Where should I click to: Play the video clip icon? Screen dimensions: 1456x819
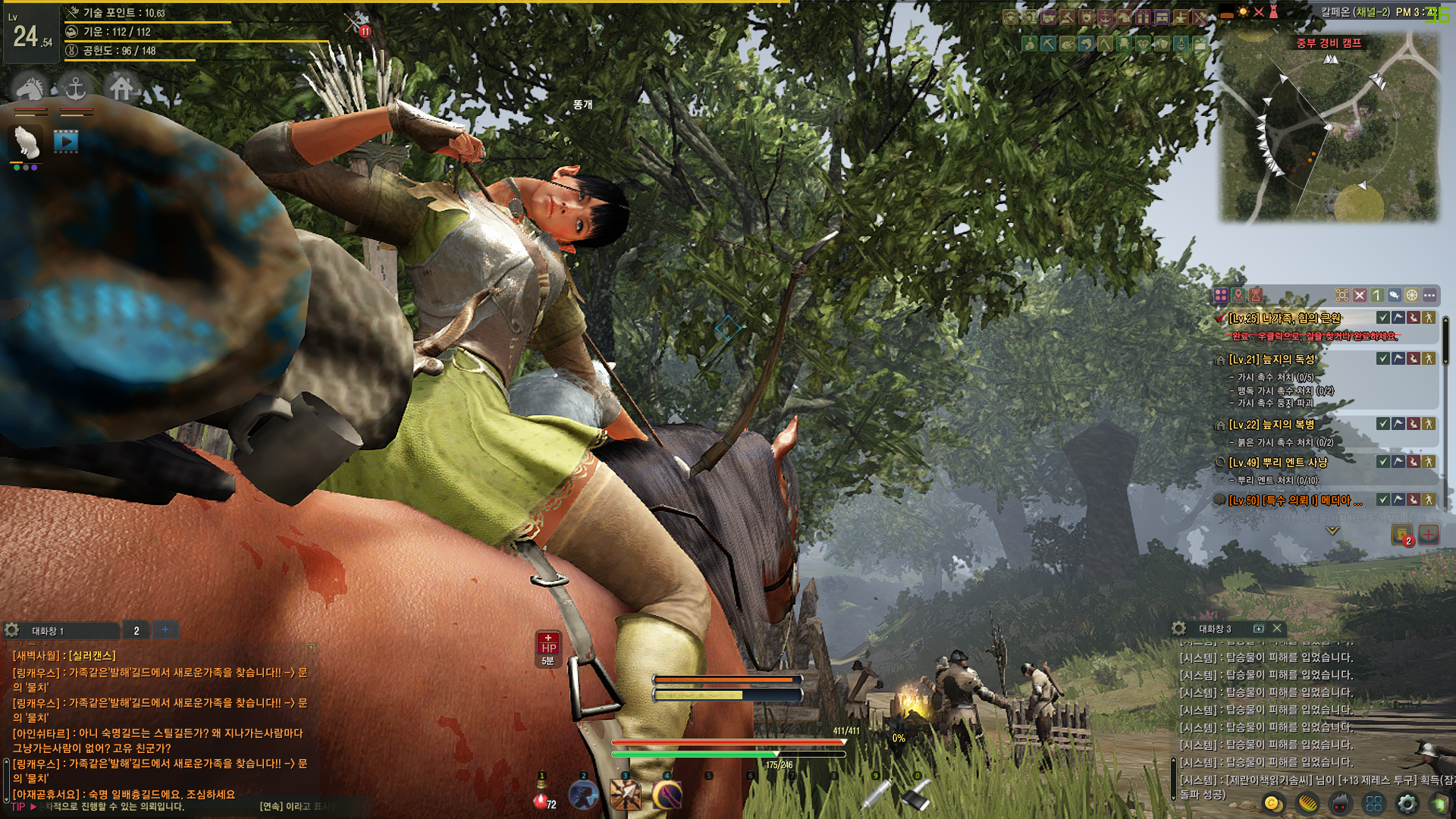(66, 141)
